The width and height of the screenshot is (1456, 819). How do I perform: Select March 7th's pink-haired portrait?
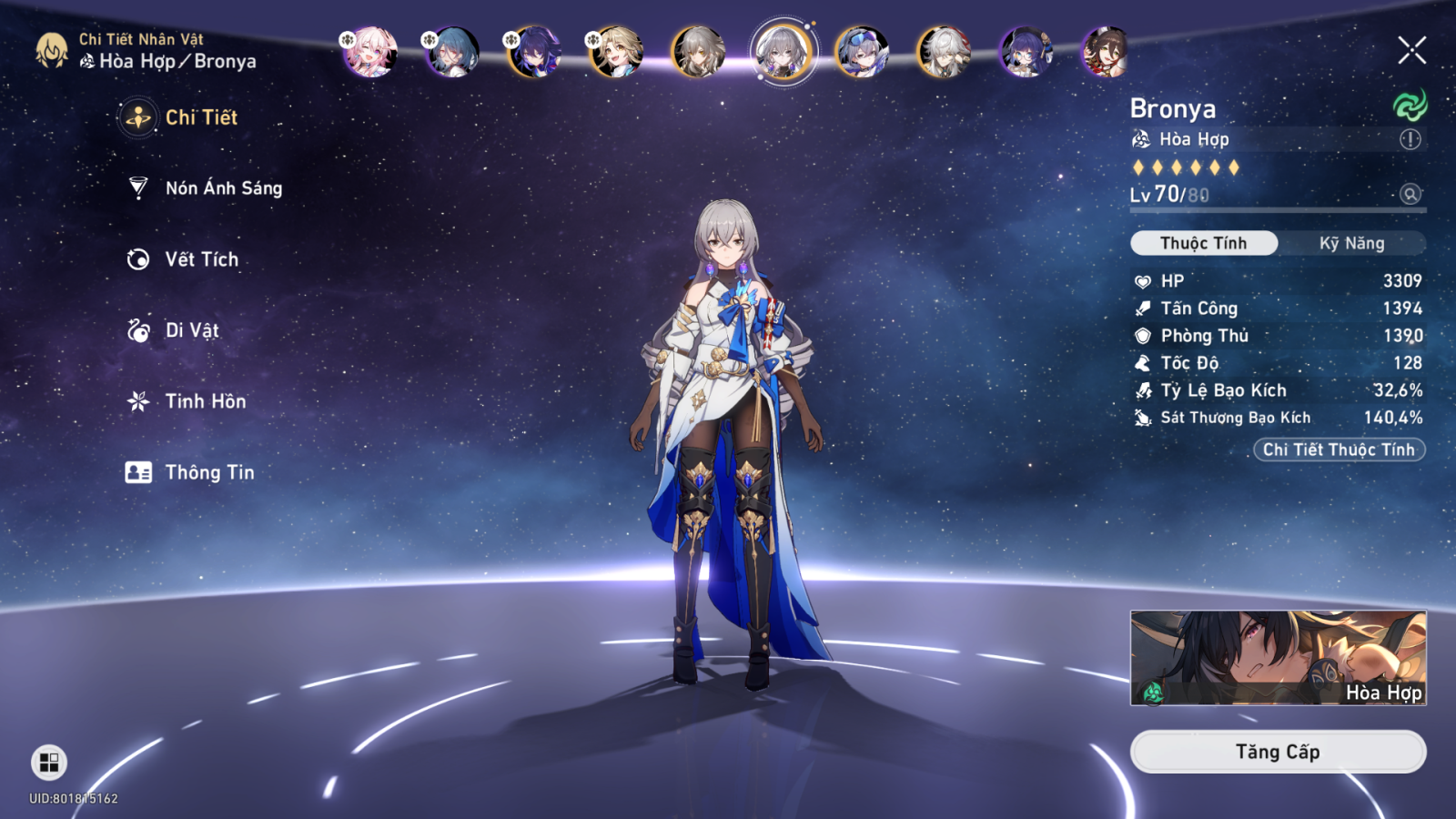click(370, 52)
